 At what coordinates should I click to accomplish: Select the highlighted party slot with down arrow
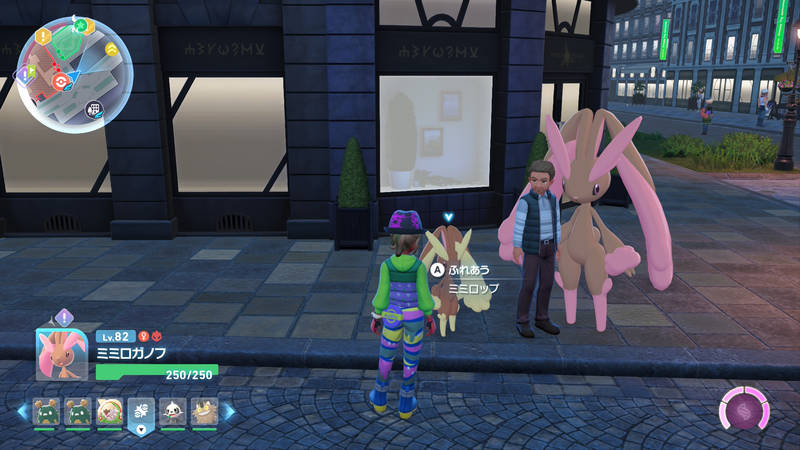(141, 412)
